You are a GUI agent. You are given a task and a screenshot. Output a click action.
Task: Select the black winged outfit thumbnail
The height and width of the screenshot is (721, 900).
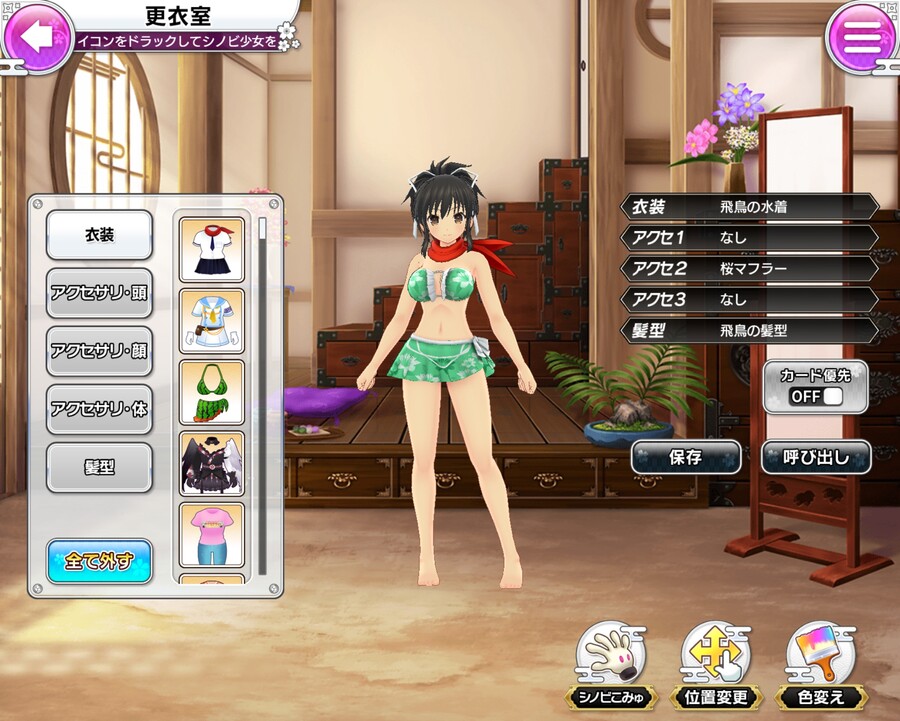(212, 463)
